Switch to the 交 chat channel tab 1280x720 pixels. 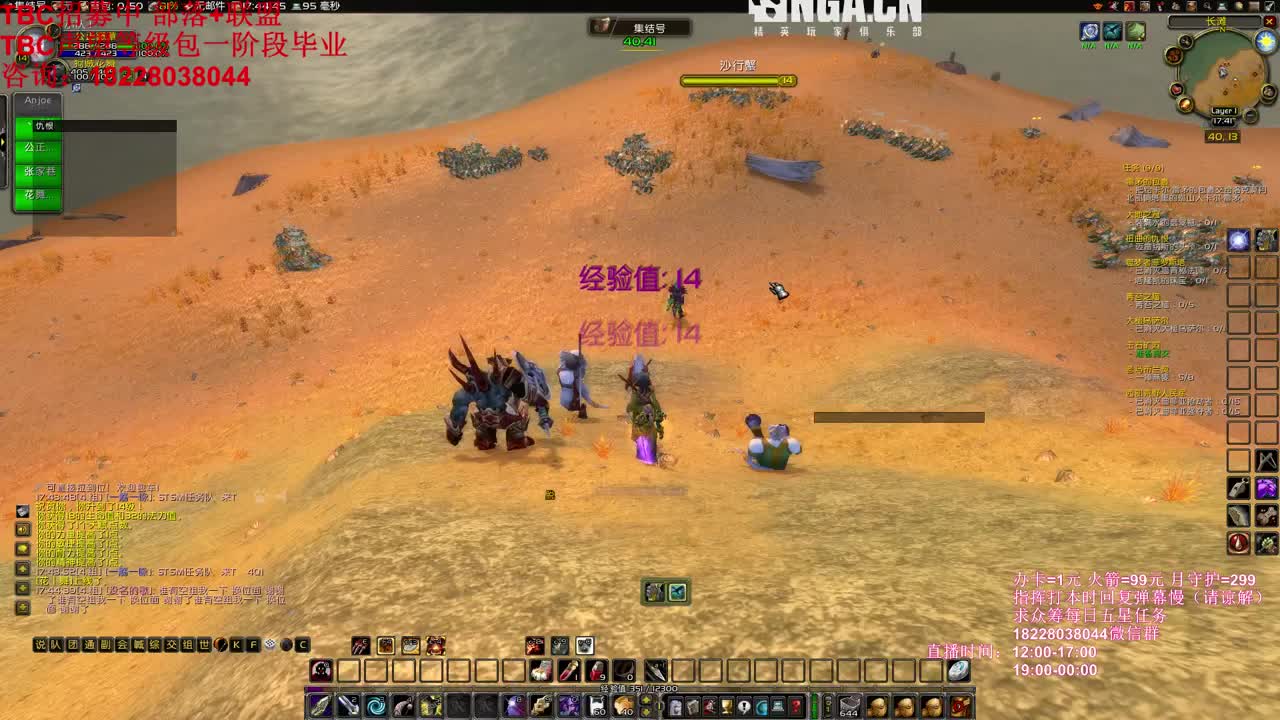click(170, 645)
